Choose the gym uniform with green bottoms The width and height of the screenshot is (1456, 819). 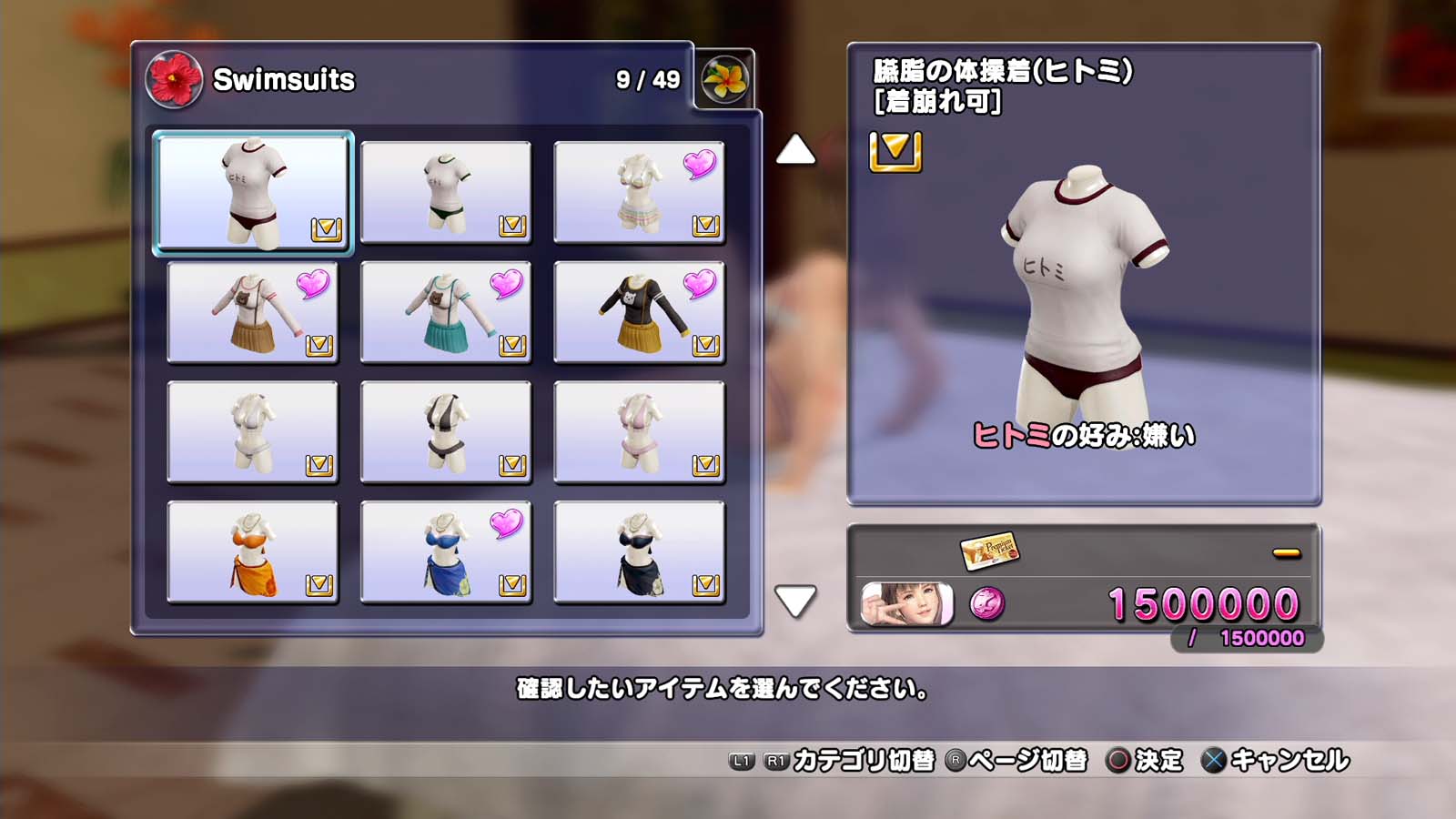point(446,192)
